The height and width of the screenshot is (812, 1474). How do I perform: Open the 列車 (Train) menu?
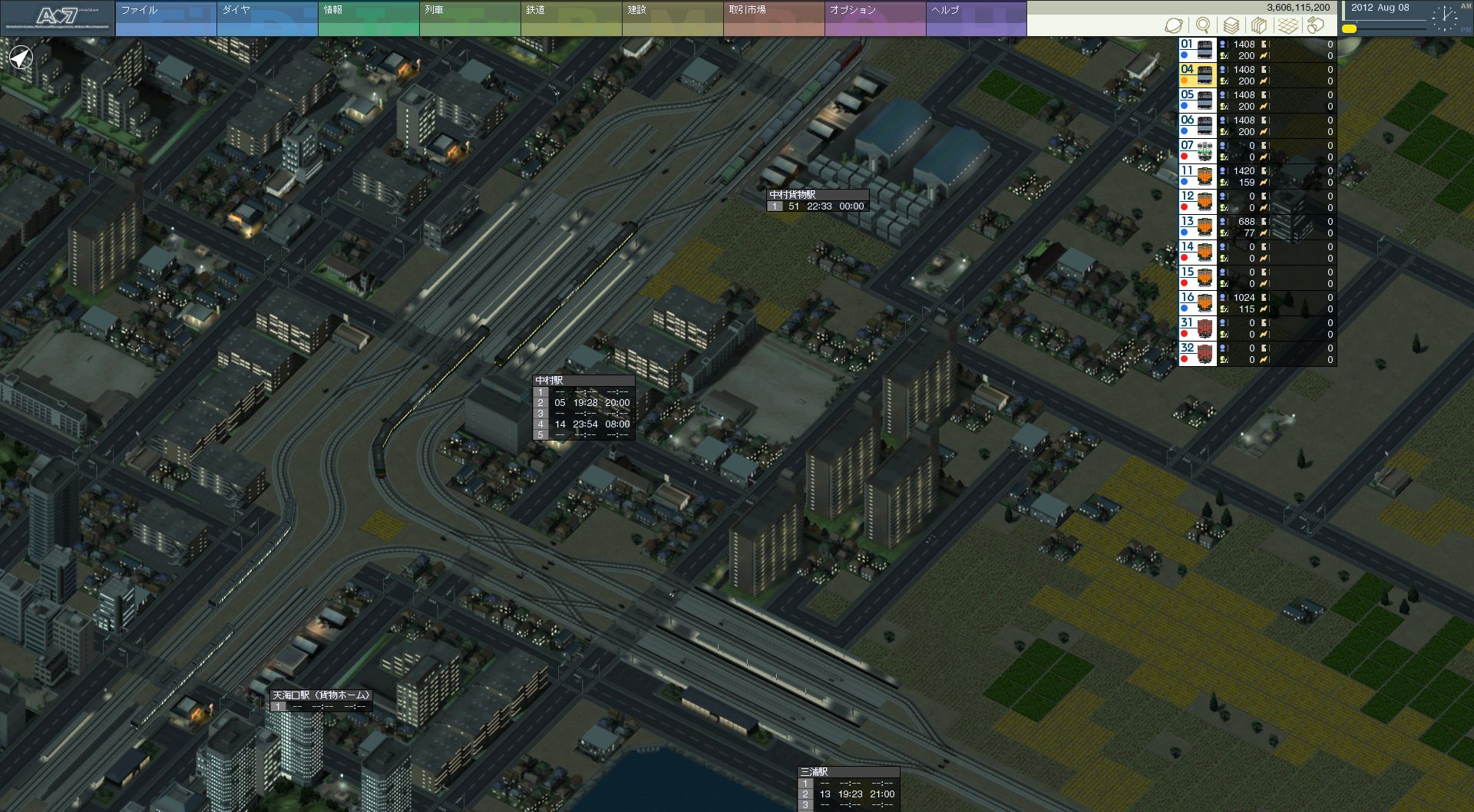(469, 18)
